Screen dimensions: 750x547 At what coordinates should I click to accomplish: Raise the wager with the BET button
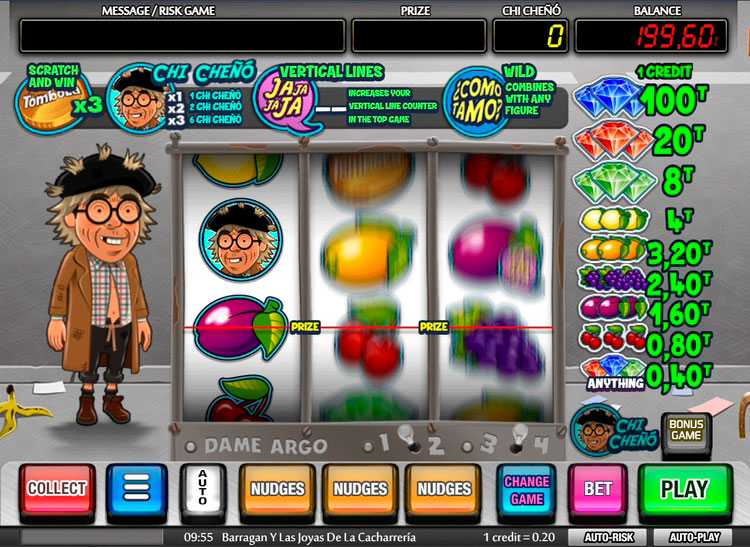tap(598, 490)
